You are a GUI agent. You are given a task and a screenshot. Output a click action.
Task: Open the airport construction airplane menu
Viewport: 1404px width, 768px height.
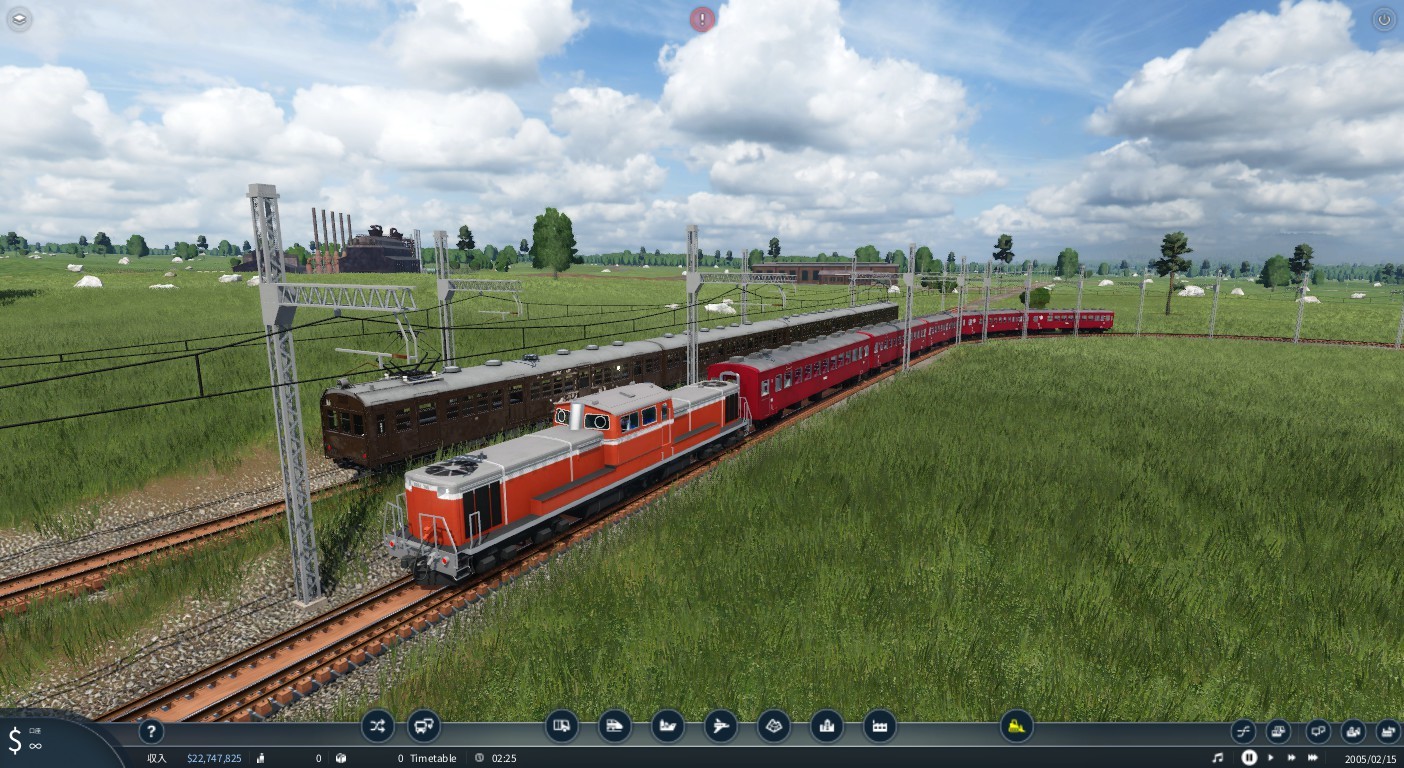[x=720, y=725]
